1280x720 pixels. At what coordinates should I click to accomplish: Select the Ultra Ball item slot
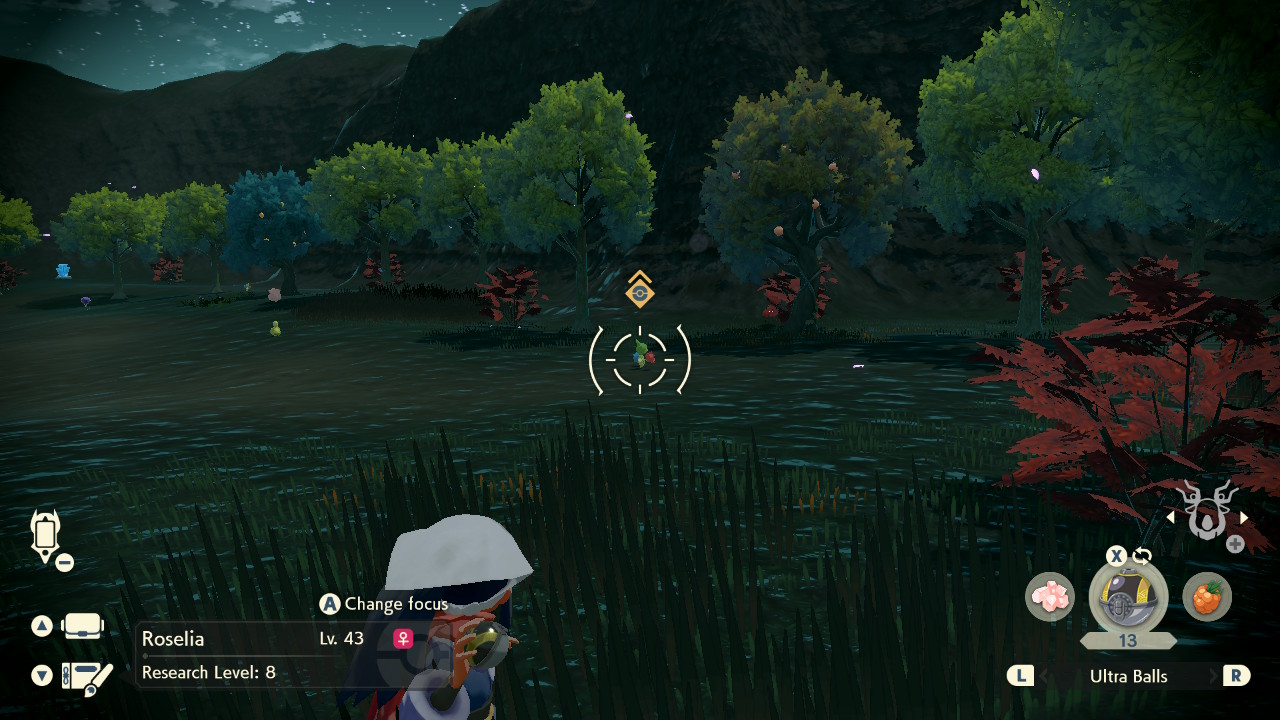coord(1128,597)
